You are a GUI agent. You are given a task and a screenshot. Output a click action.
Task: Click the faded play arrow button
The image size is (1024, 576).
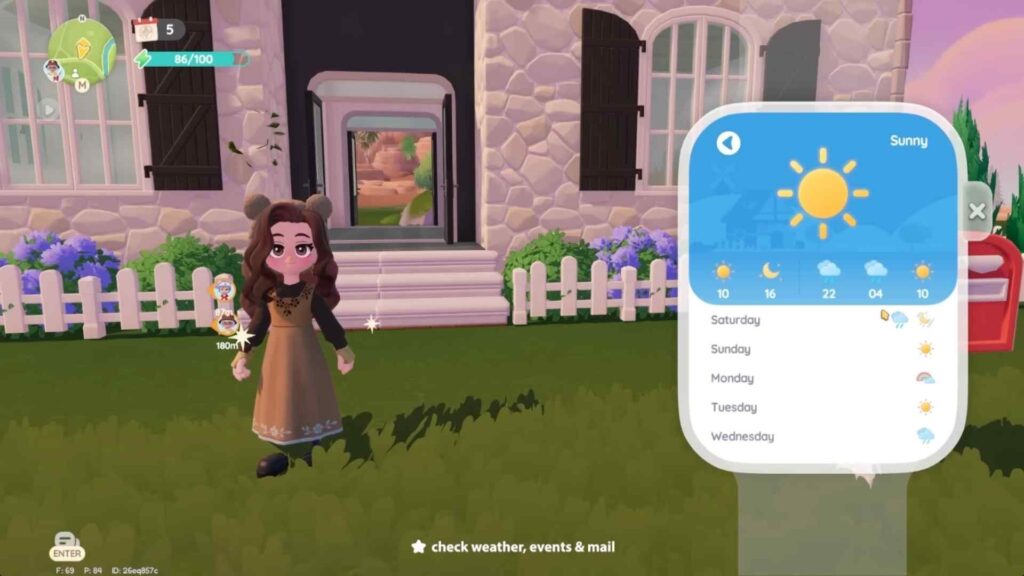47,108
